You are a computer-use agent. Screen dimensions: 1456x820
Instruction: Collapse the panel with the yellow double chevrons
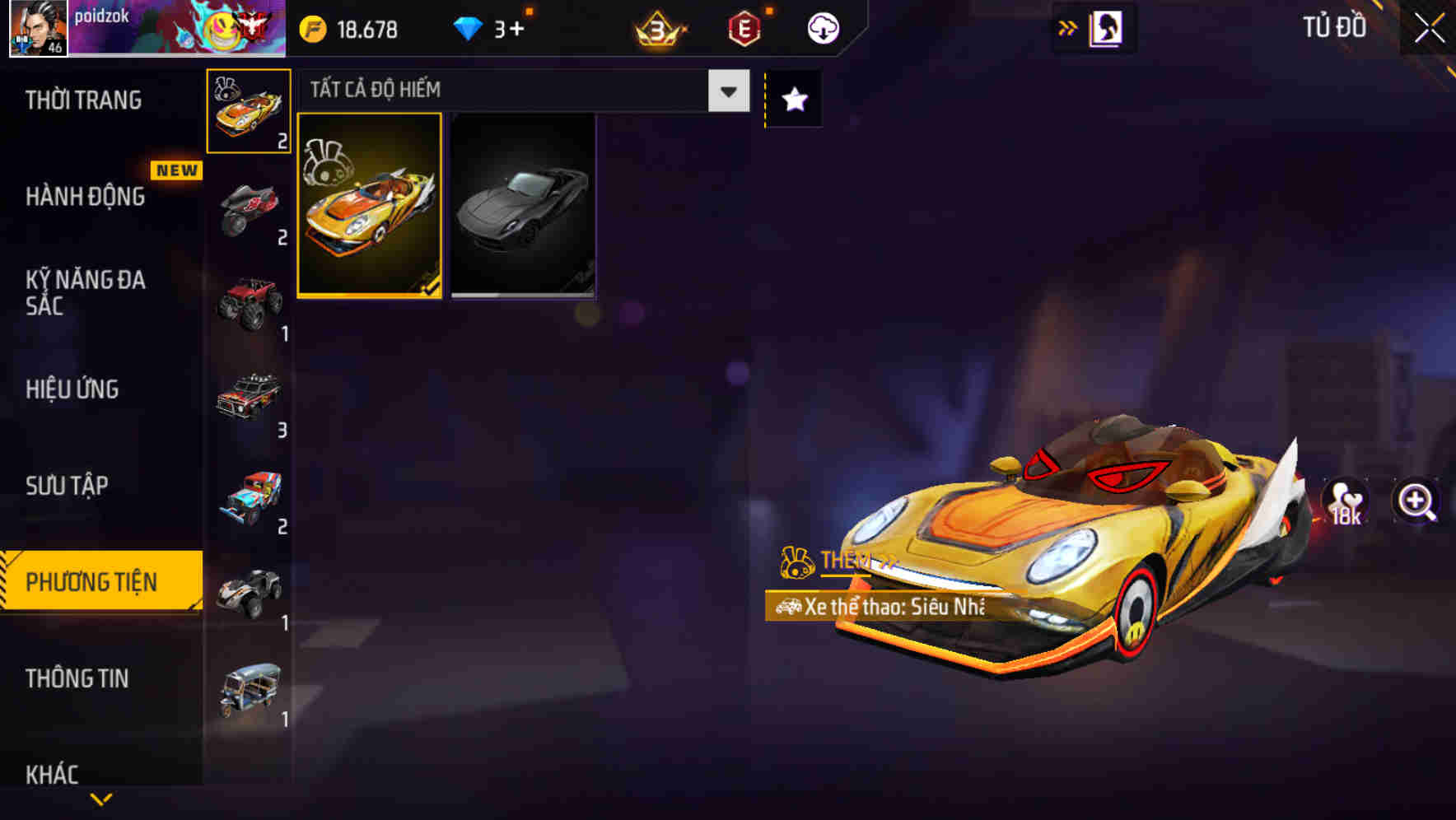click(x=1066, y=27)
